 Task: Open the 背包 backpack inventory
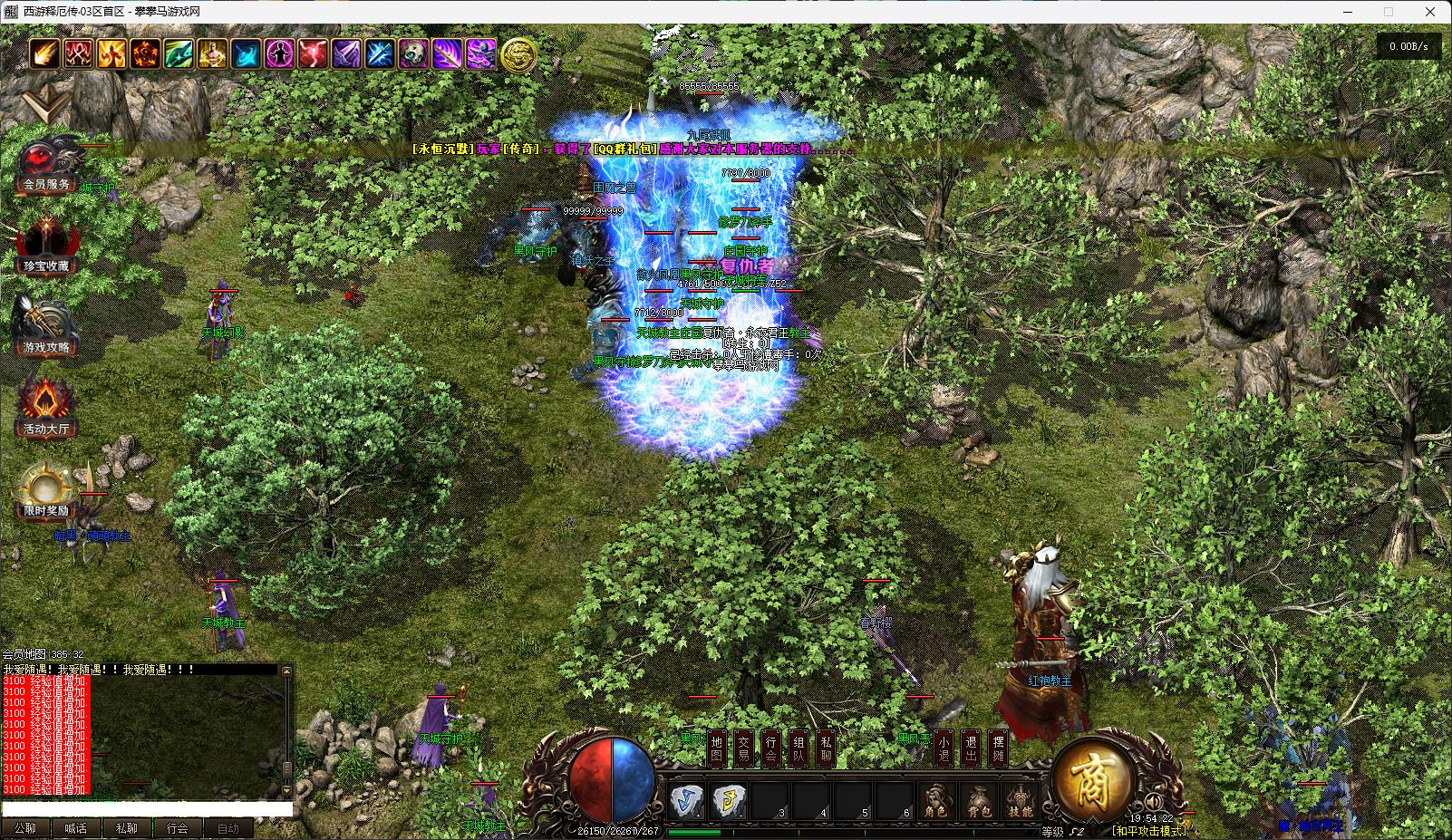point(979,803)
